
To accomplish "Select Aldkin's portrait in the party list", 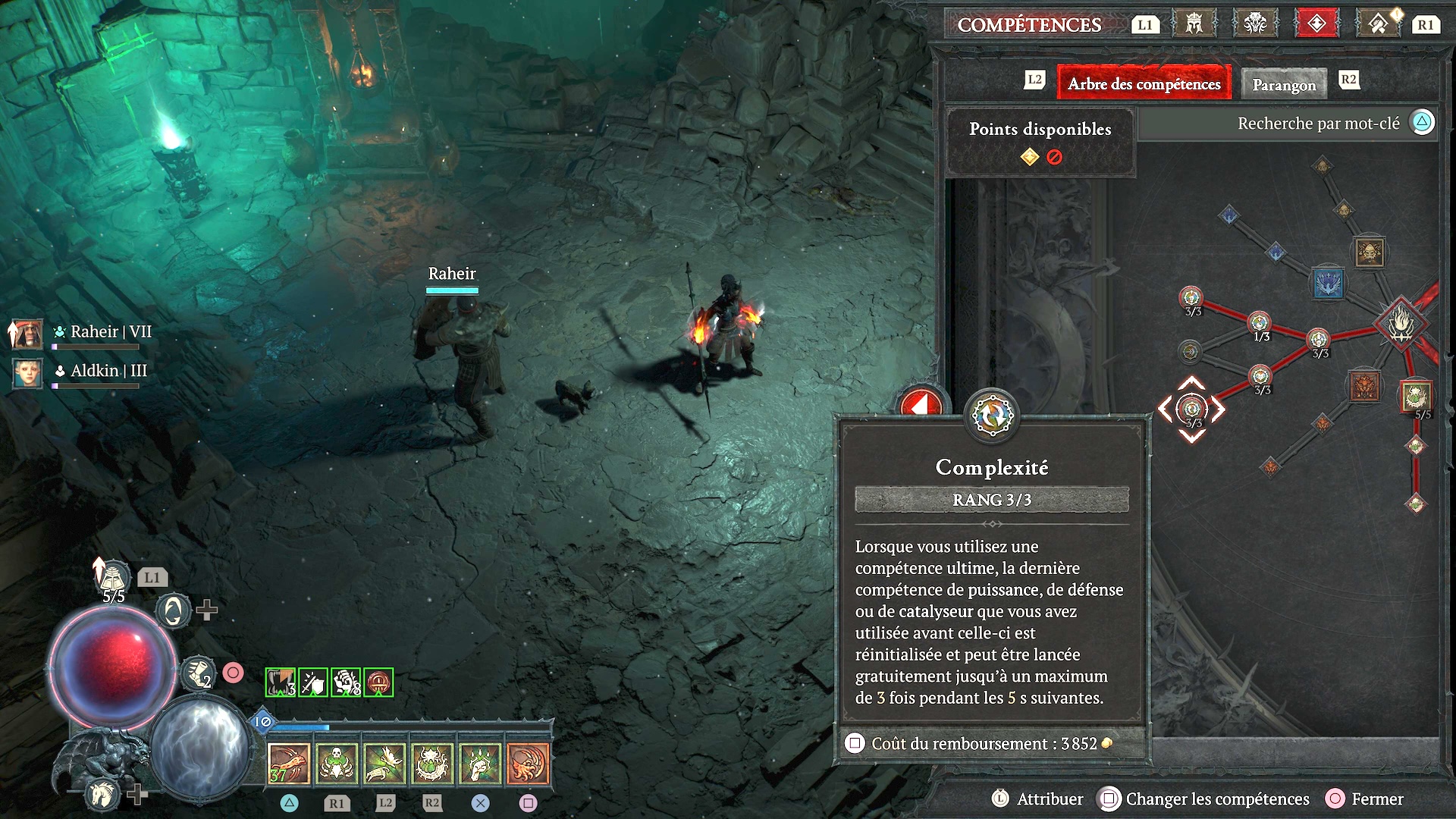I will point(27,372).
